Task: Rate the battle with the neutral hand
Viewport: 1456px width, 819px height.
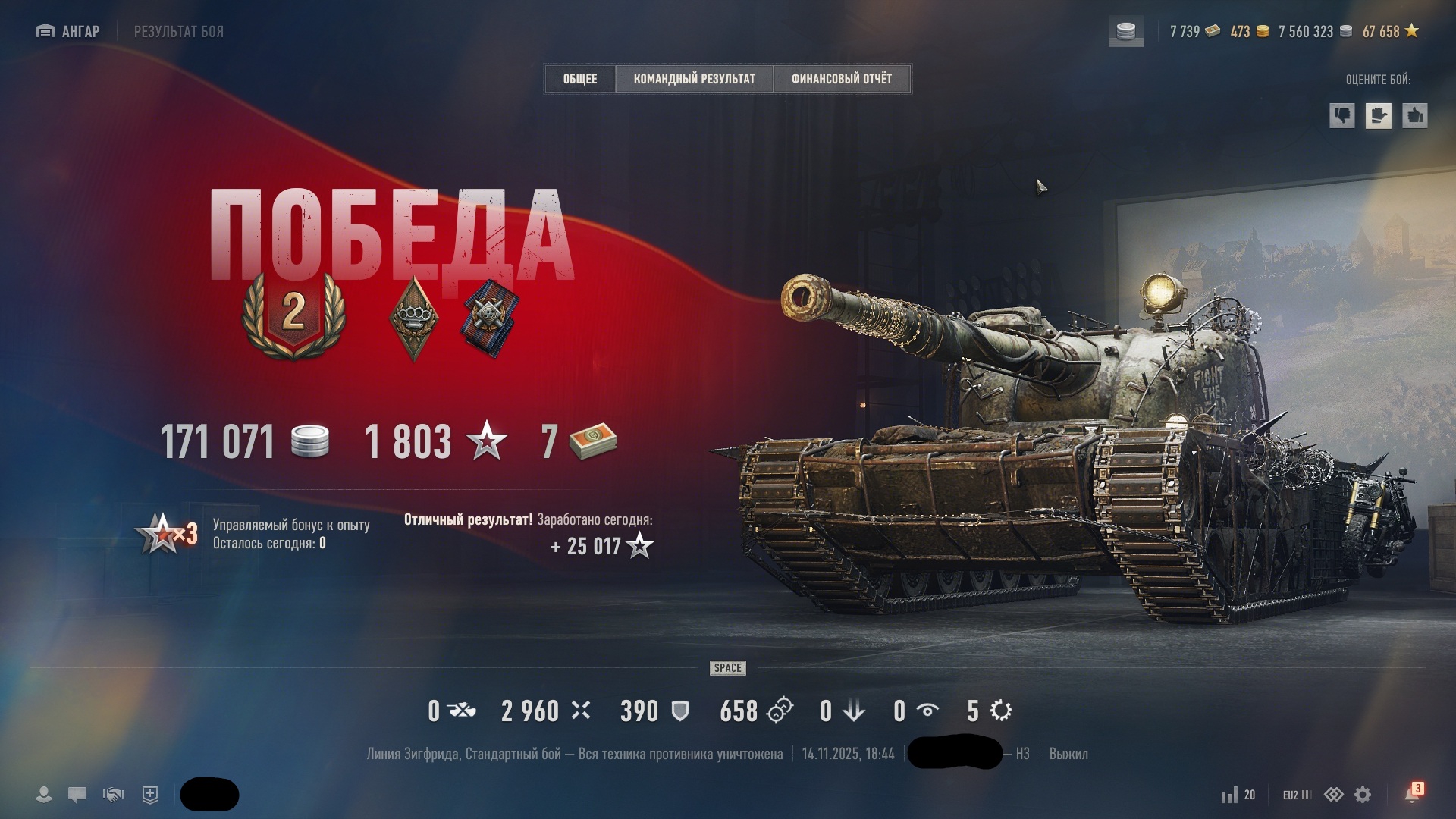Action: 1378,116
